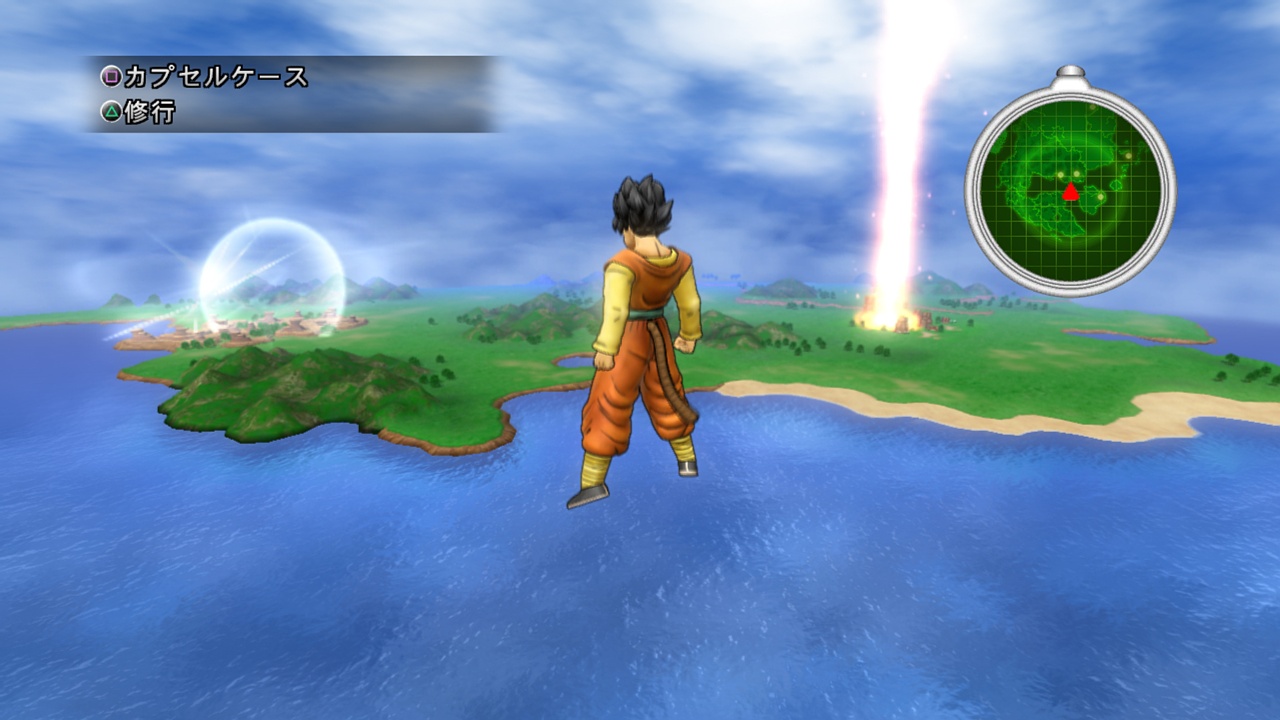Image resolution: width=1280 pixels, height=720 pixels.
Task: Select the red player arrow on the radar
Action: (x=1070, y=192)
